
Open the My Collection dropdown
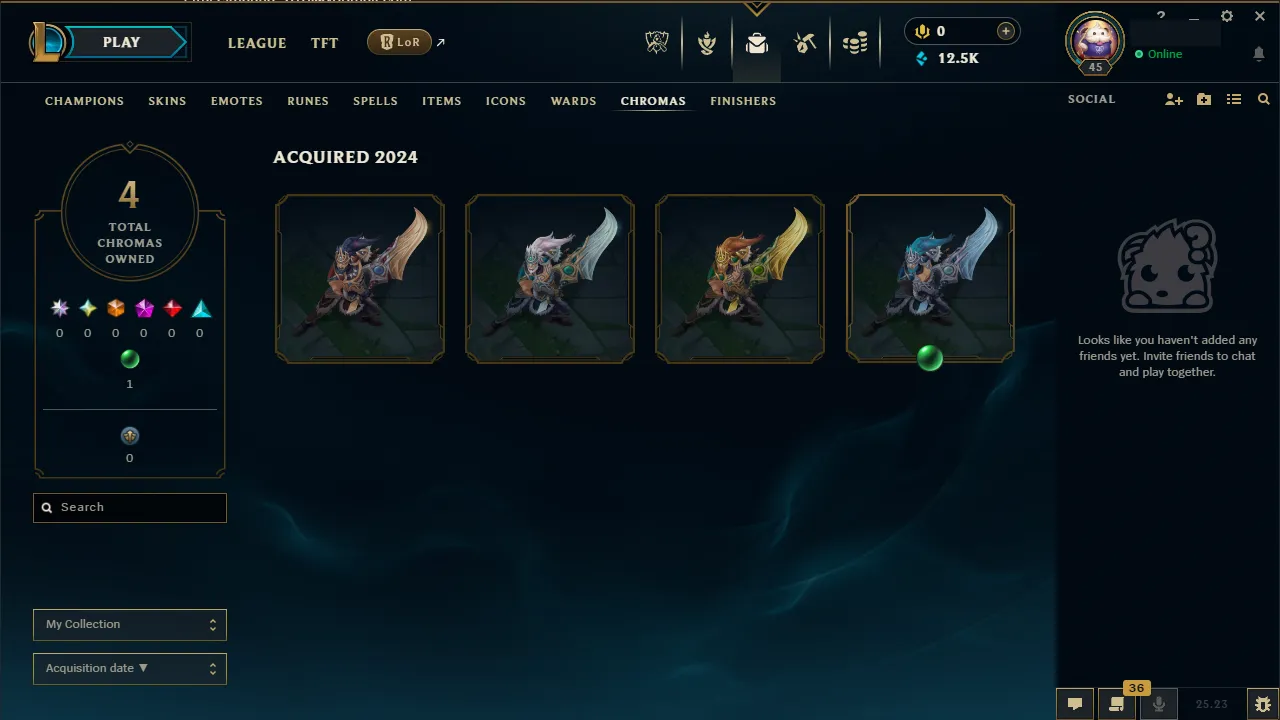point(129,624)
